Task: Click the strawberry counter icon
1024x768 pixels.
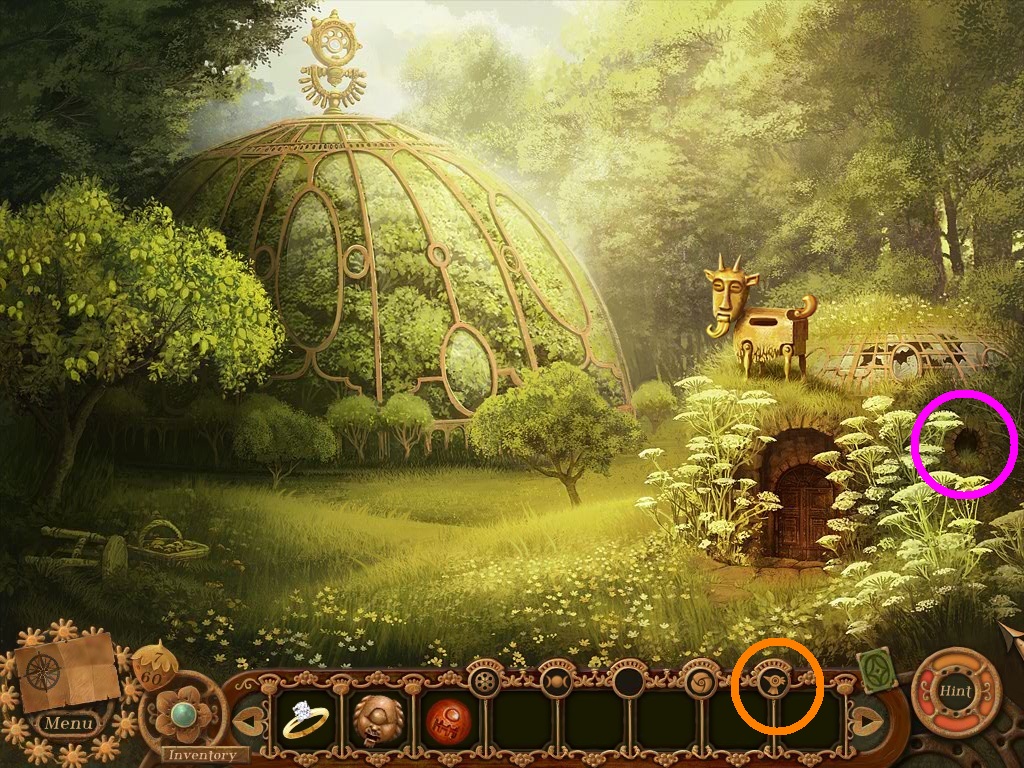Action: tap(153, 665)
